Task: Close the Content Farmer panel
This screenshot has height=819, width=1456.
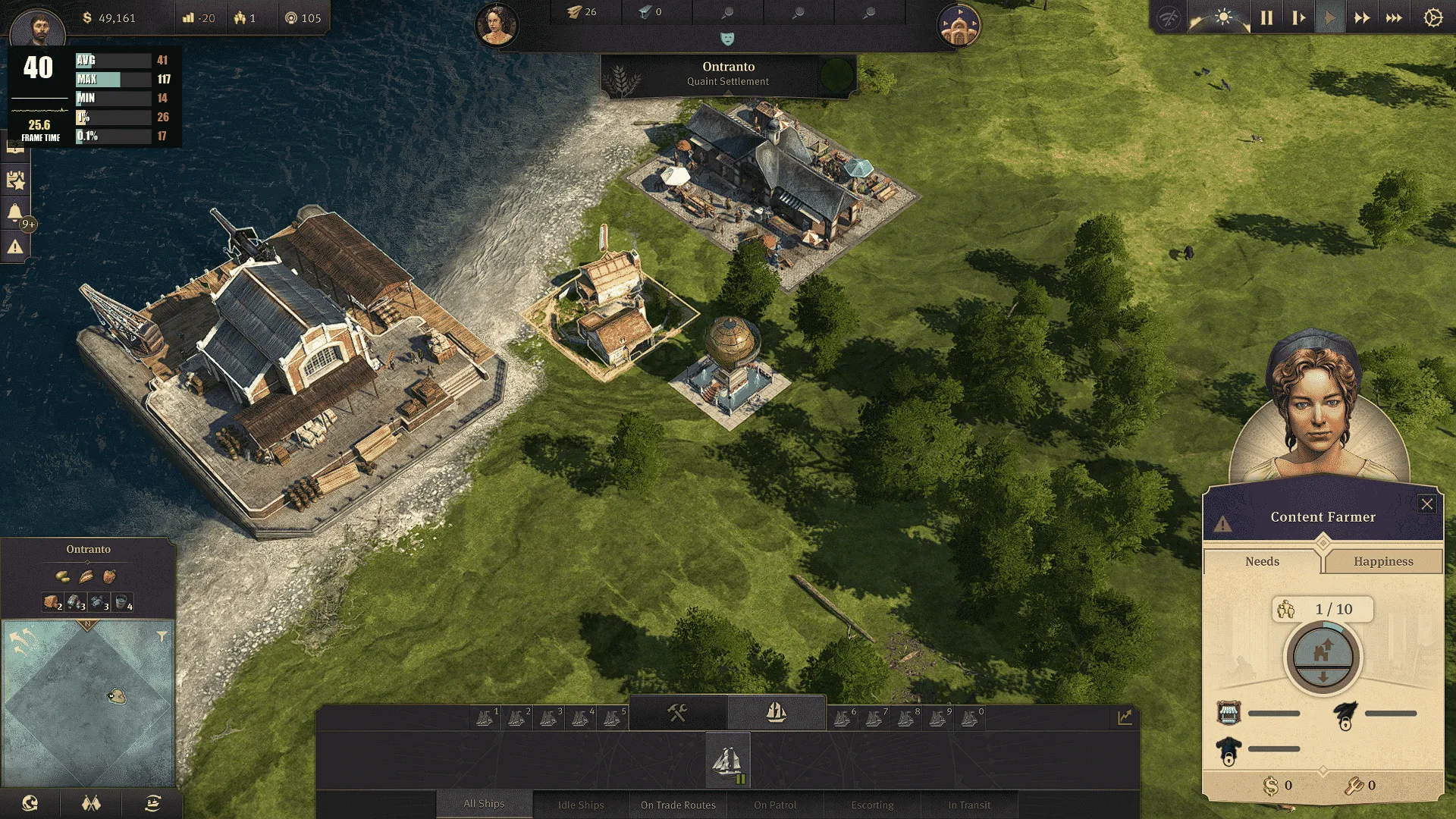Action: point(1426,504)
